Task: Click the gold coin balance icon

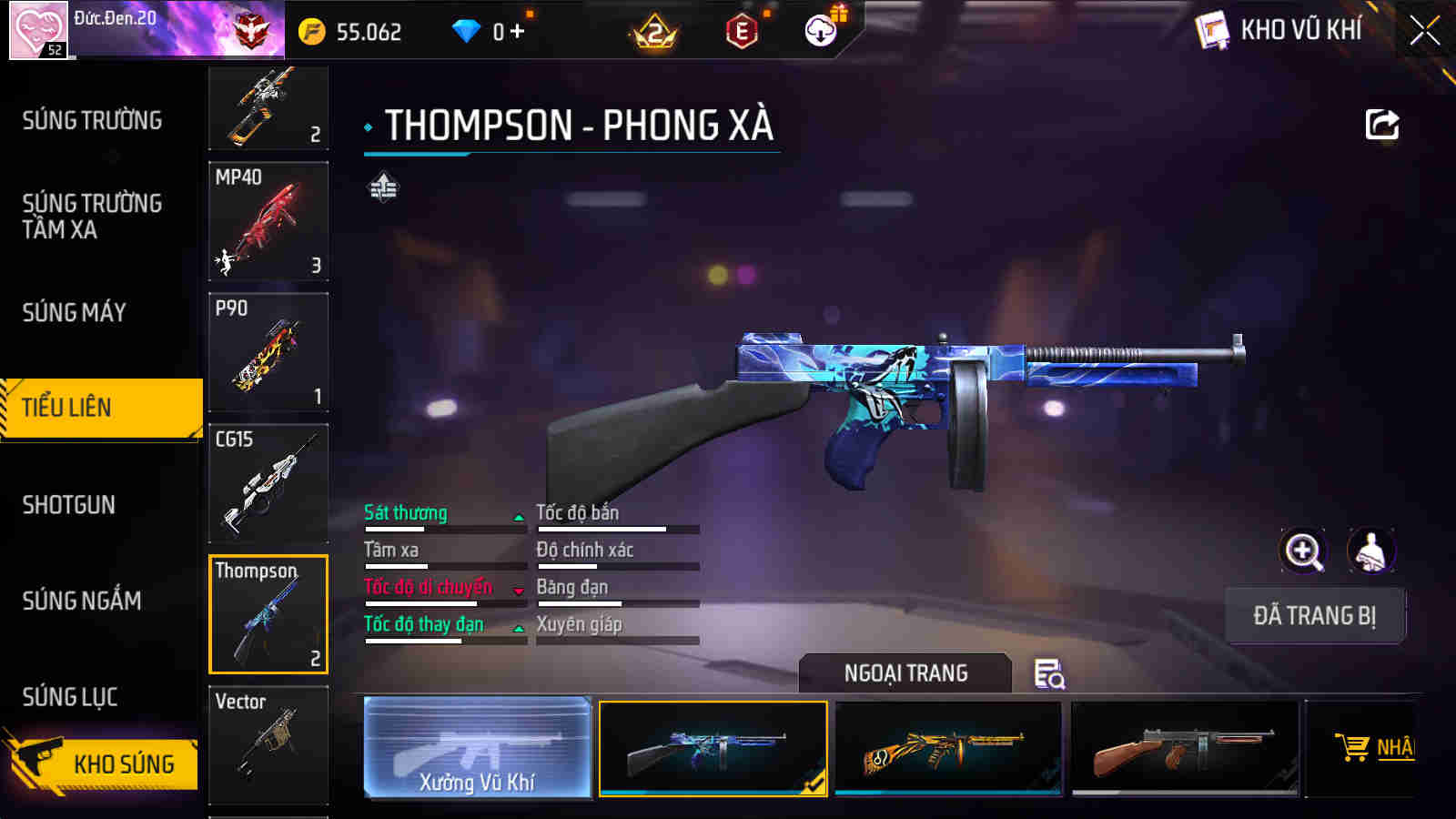Action: coord(310,29)
